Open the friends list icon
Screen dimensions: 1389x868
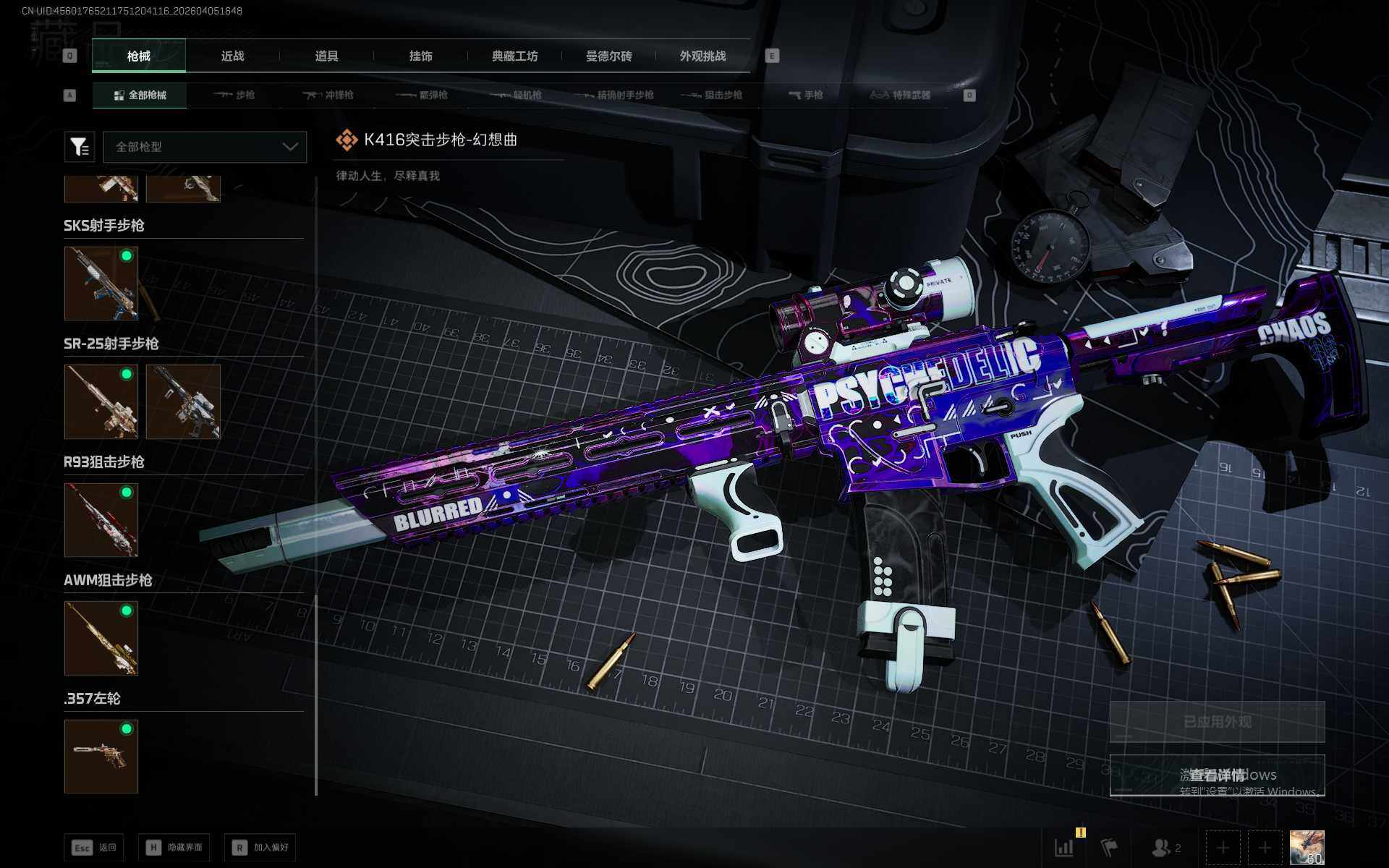point(1165,847)
